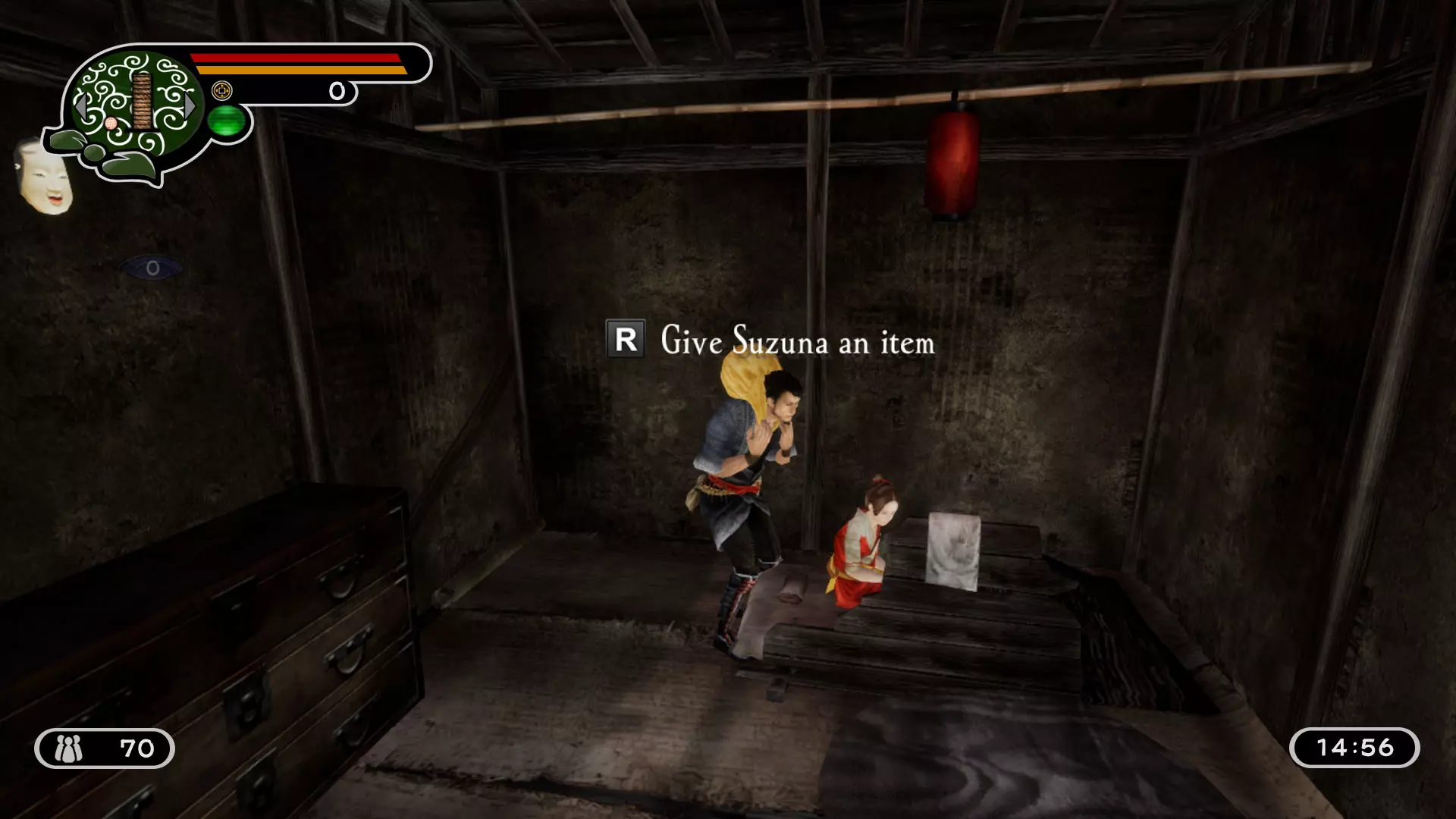
Task: Click the red health bar
Action: (296, 58)
